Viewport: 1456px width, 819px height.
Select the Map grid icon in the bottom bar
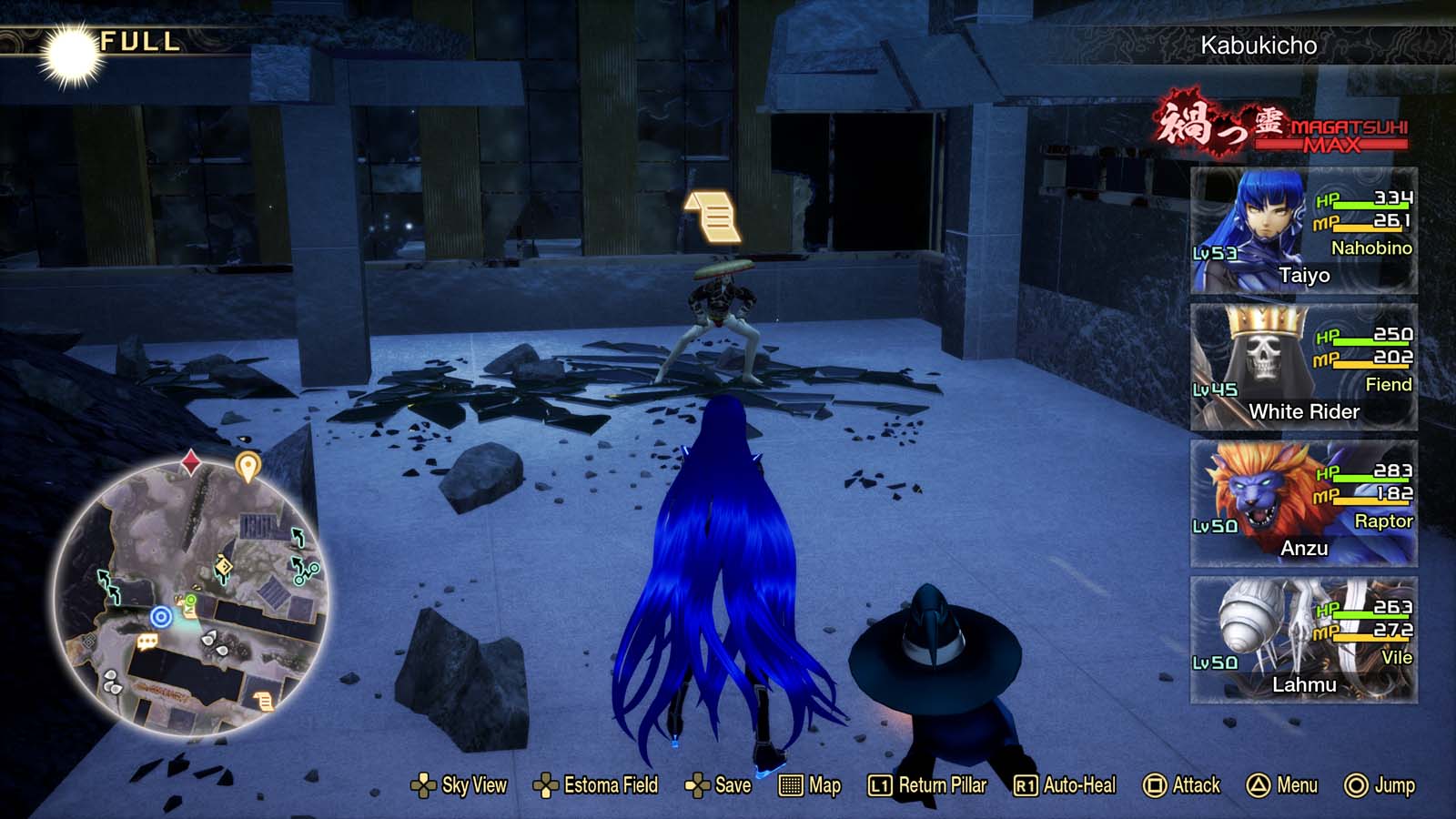point(791,784)
